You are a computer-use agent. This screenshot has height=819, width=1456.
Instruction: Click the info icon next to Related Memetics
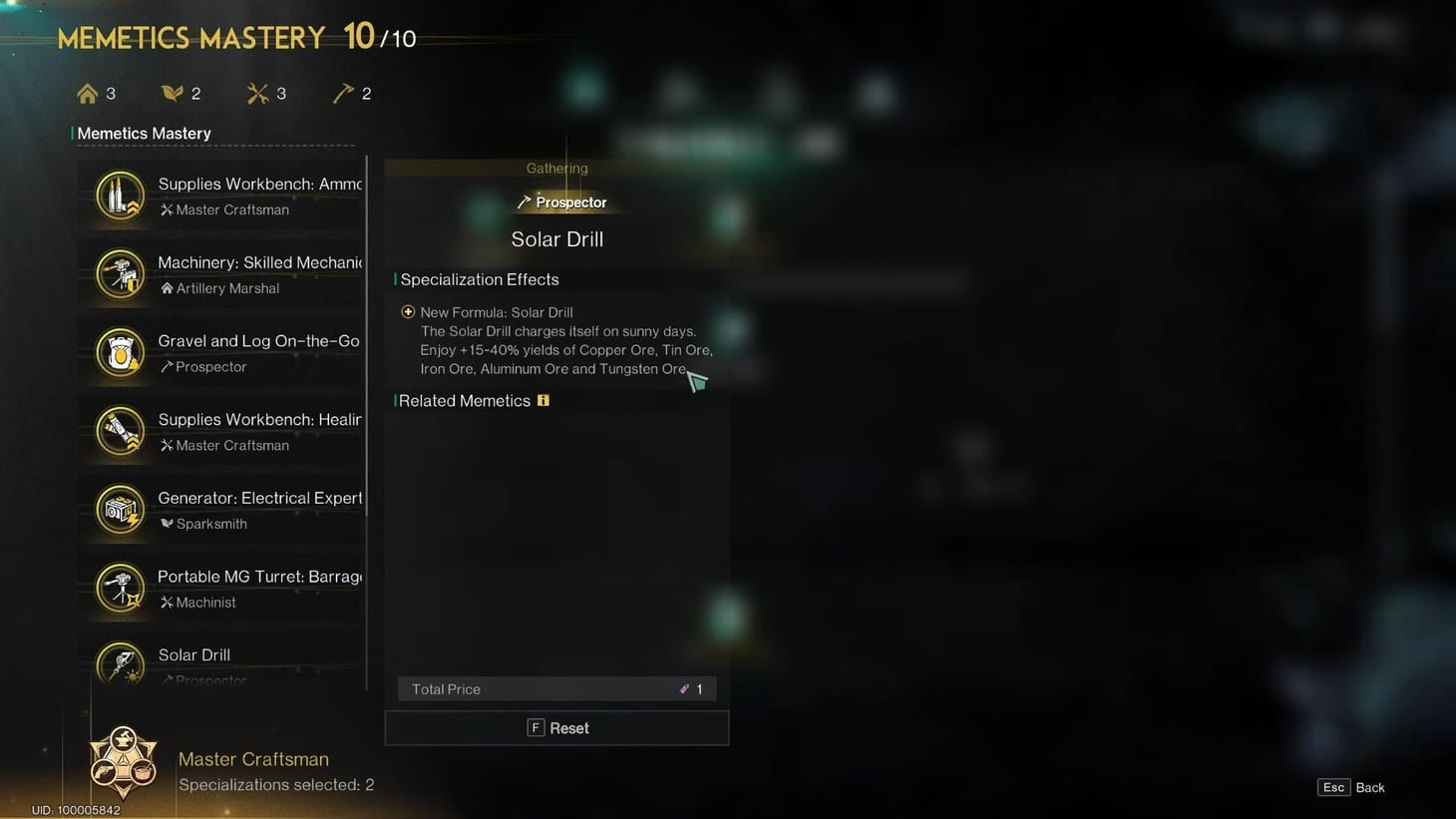[x=544, y=399]
